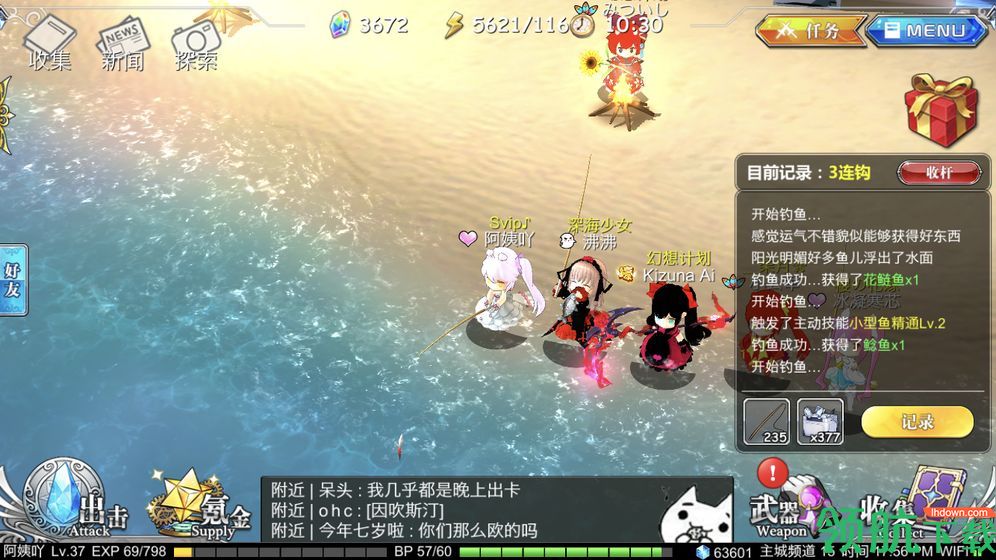Tap the 出击 Attack crystal button
This screenshot has height=560, width=996.
(x=75, y=500)
